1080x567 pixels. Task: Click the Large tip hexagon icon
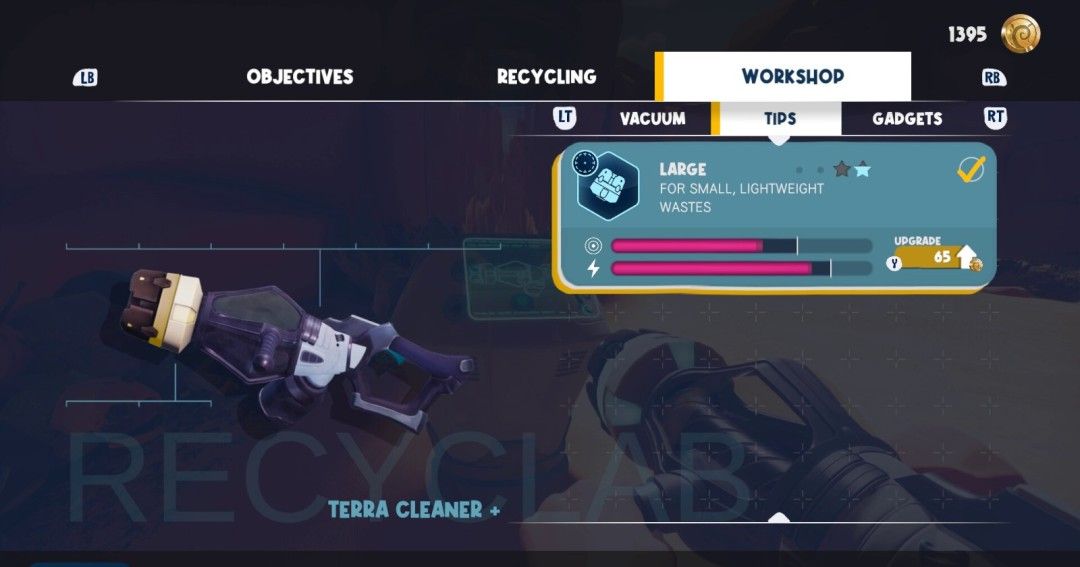[x=608, y=186]
